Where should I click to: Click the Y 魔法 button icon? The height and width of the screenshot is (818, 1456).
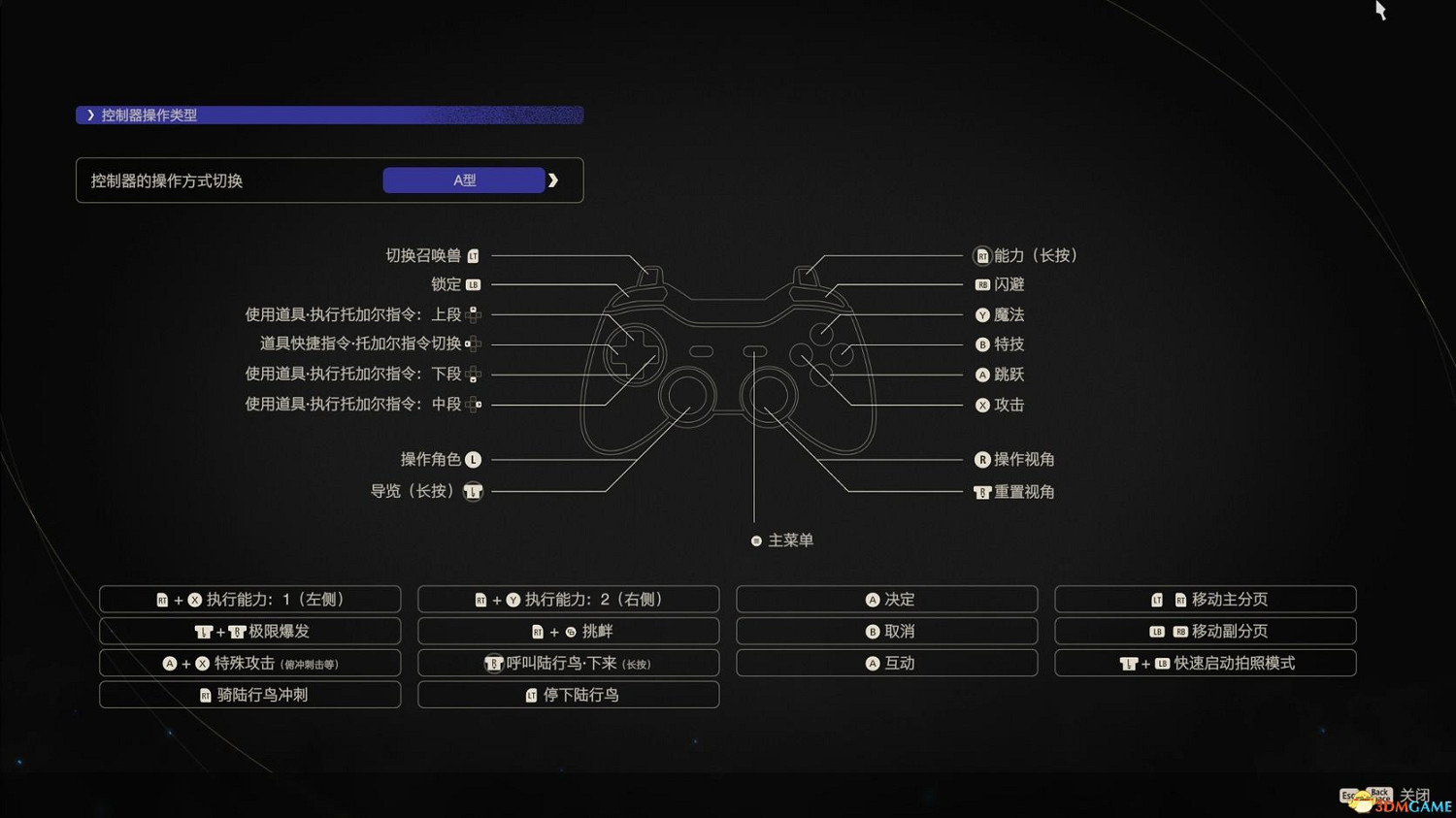[982, 314]
